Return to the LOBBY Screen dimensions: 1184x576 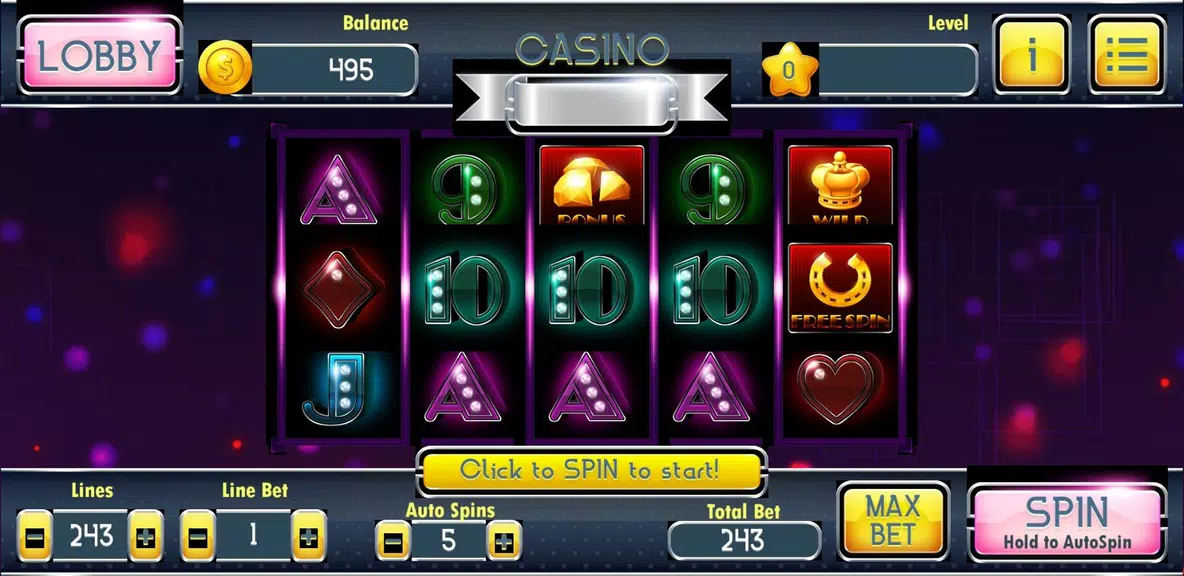(x=99, y=56)
